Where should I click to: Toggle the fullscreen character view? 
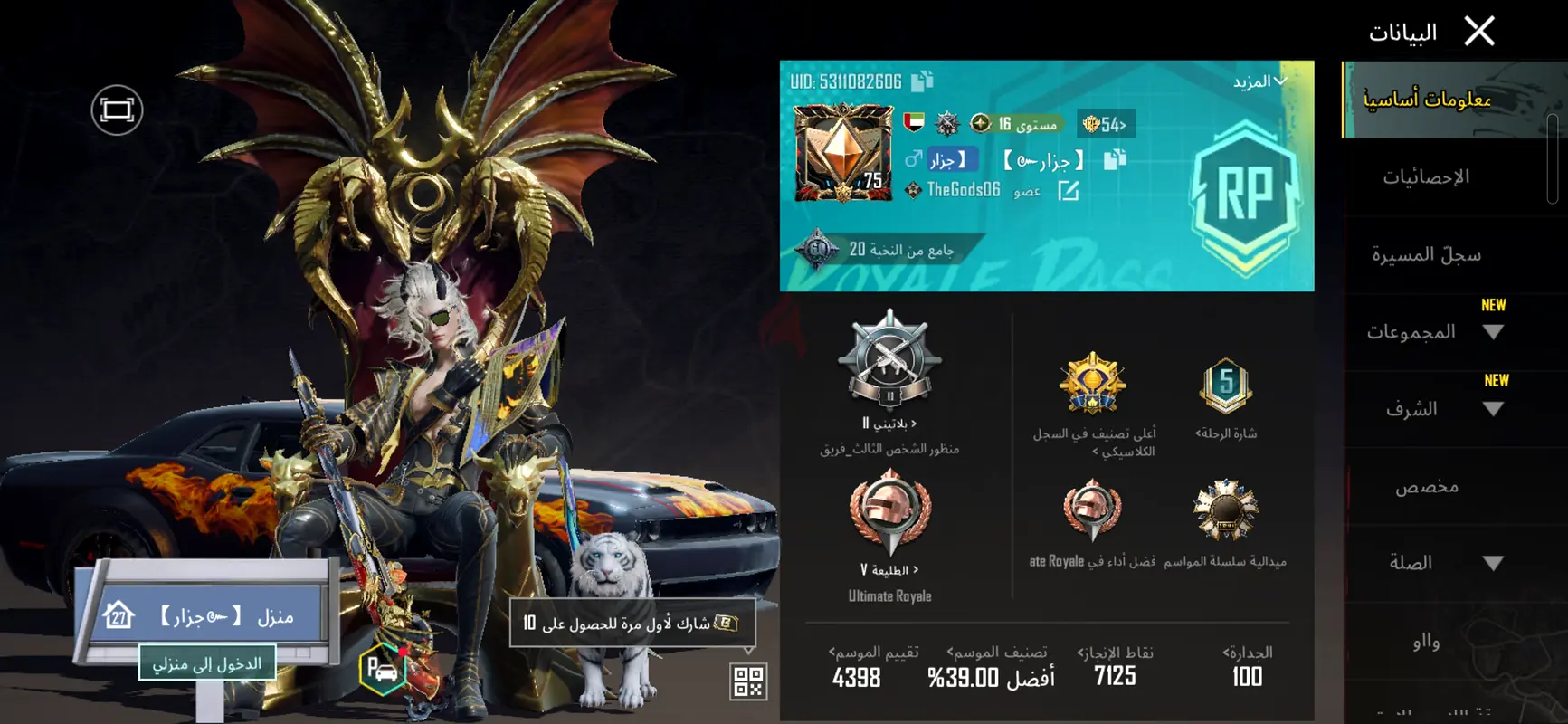[x=117, y=110]
